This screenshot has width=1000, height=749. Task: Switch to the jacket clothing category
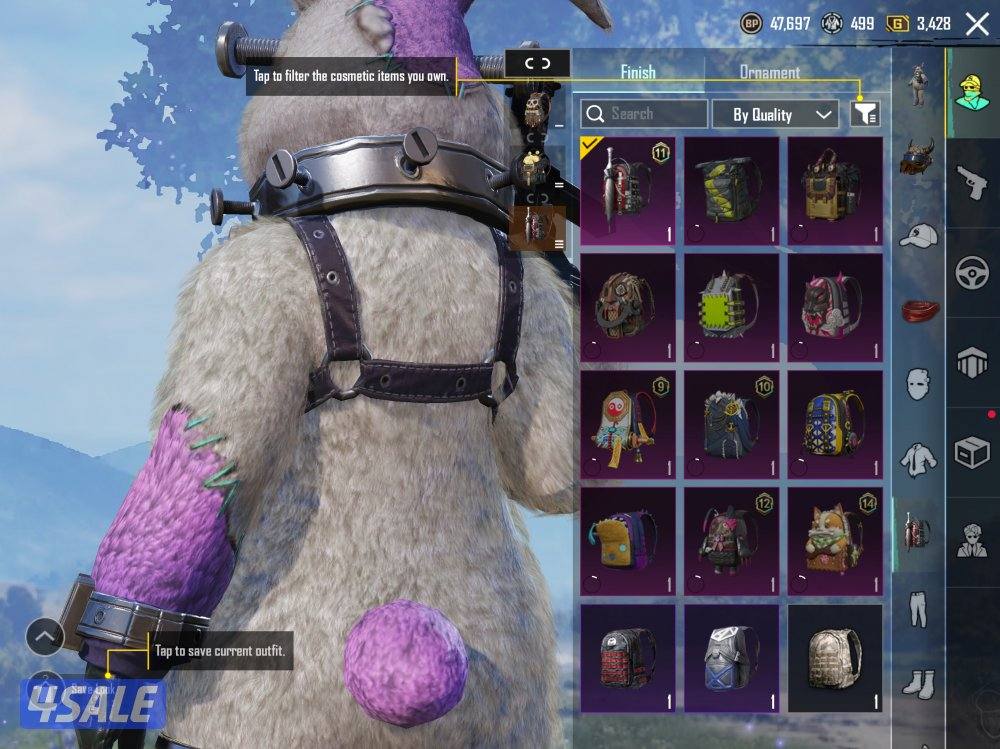(x=917, y=458)
